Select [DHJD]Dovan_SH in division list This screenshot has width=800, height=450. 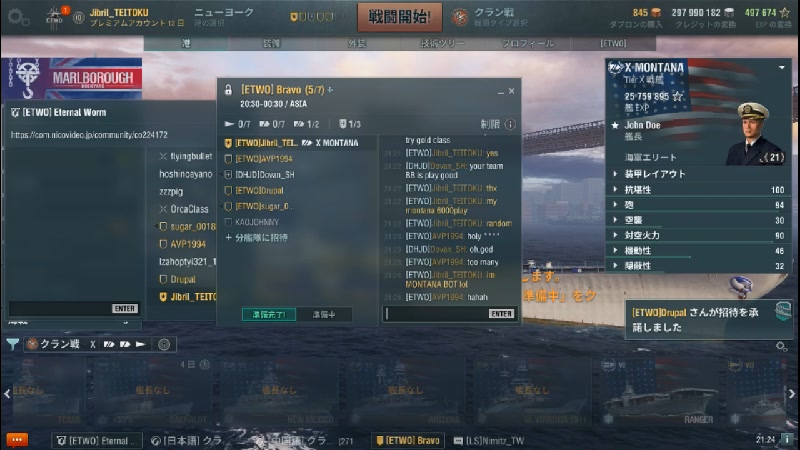click(x=263, y=174)
